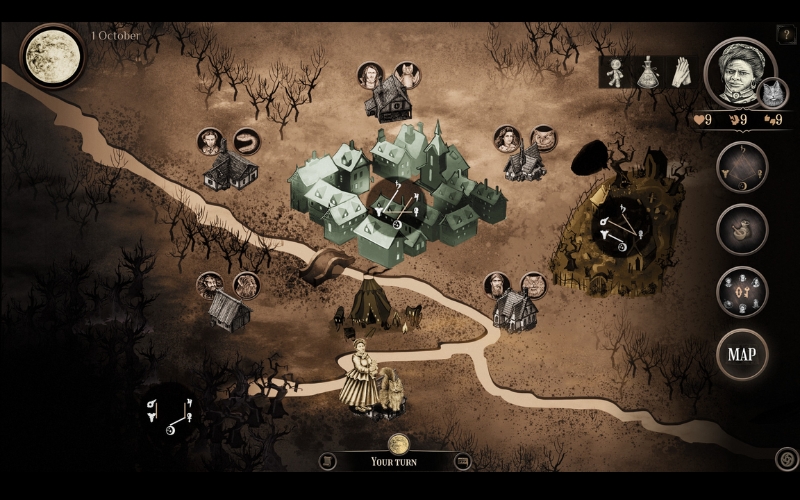Open the MAP button
Screen dimensions: 800x500
pos(741,354)
